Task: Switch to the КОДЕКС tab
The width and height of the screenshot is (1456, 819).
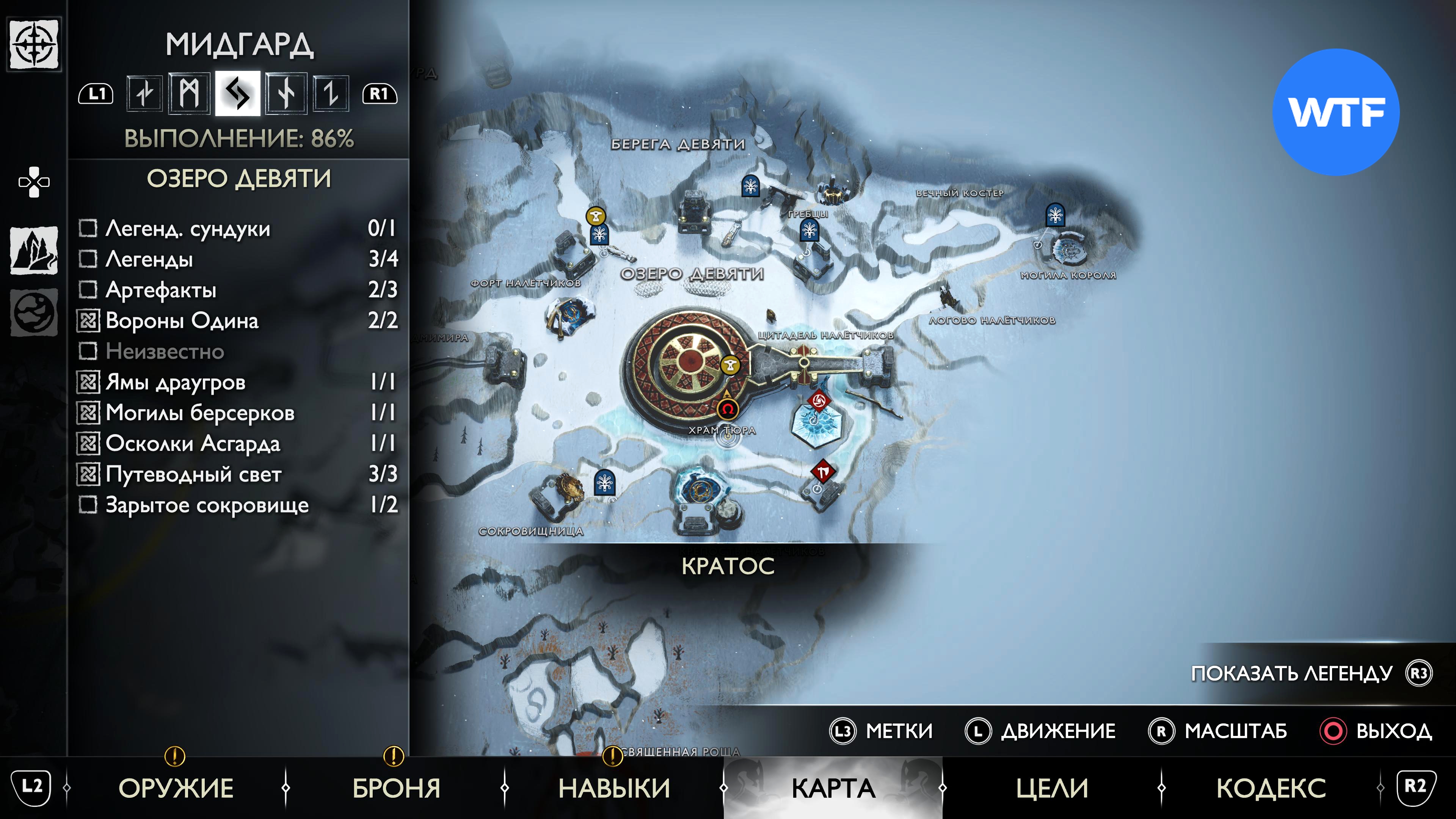Action: pyautogui.click(x=1271, y=788)
